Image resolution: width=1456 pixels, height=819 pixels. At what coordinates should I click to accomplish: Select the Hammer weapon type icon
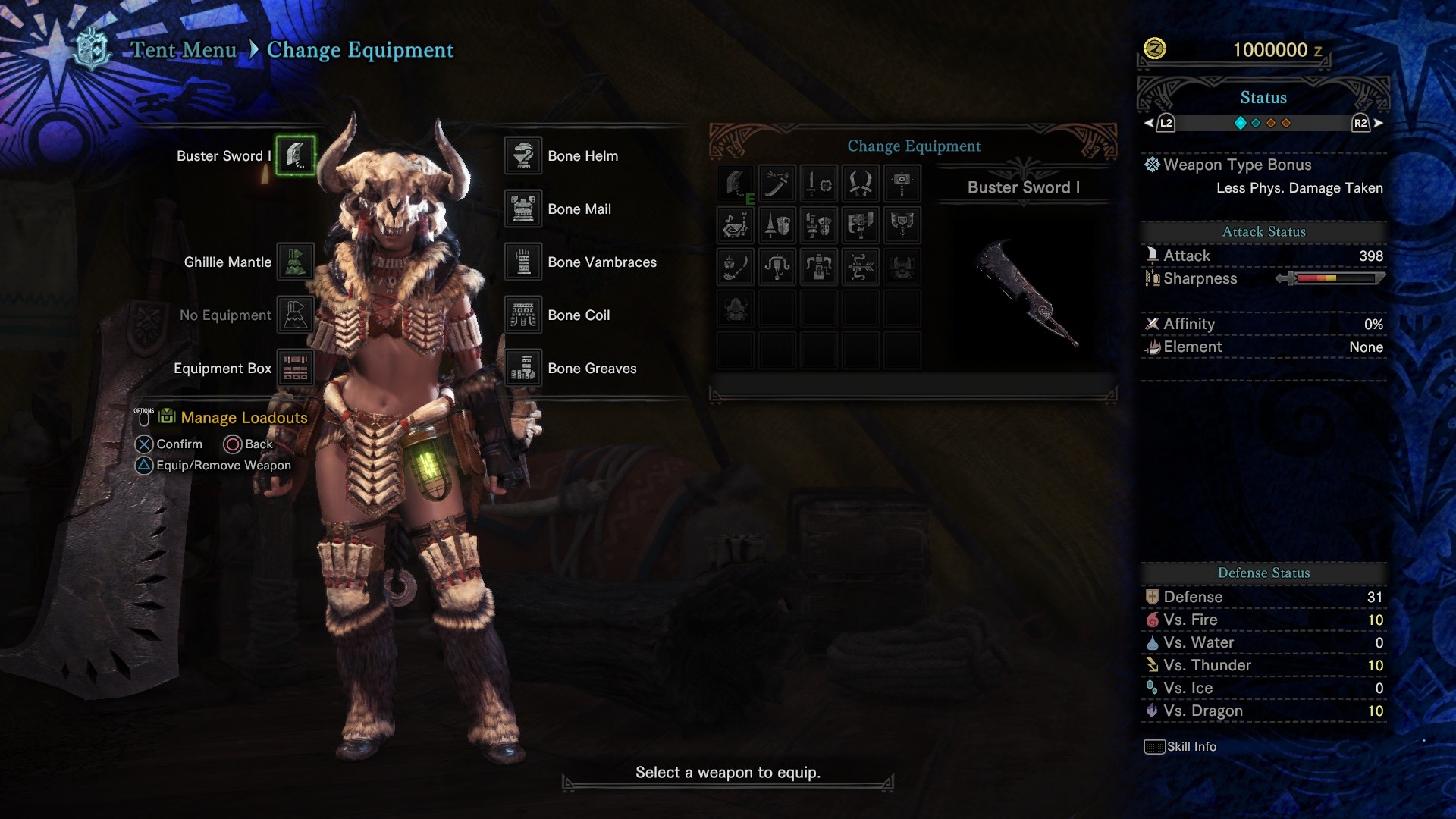click(x=902, y=184)
